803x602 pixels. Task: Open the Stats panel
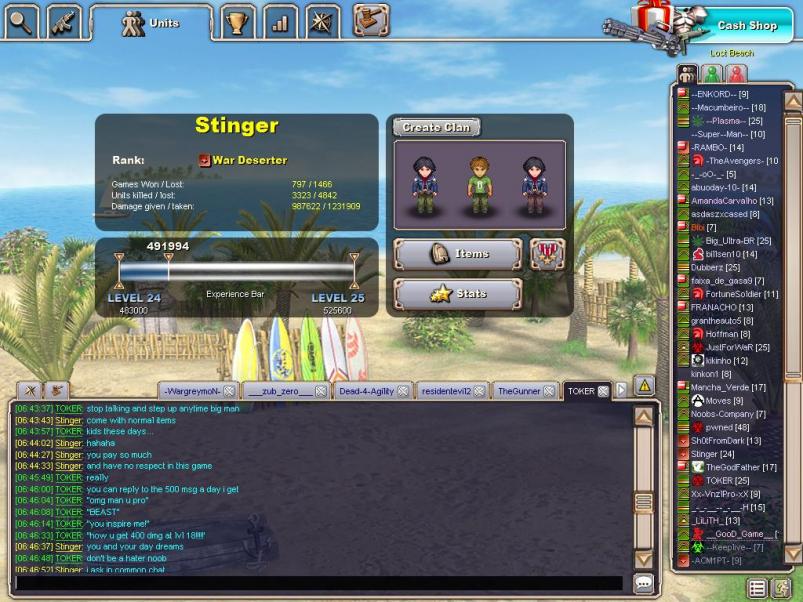click(458, 294)
